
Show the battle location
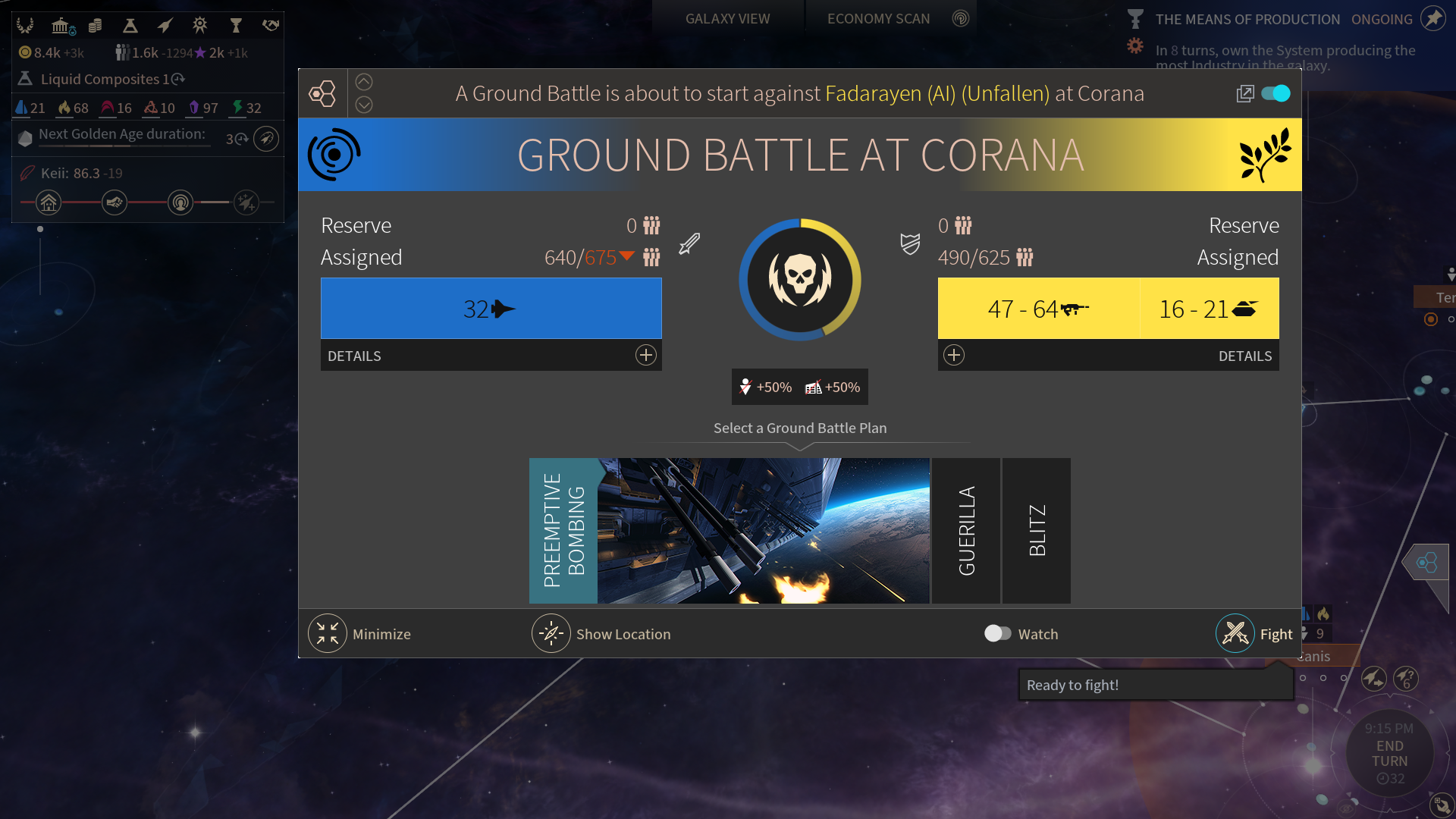(551, 634)
